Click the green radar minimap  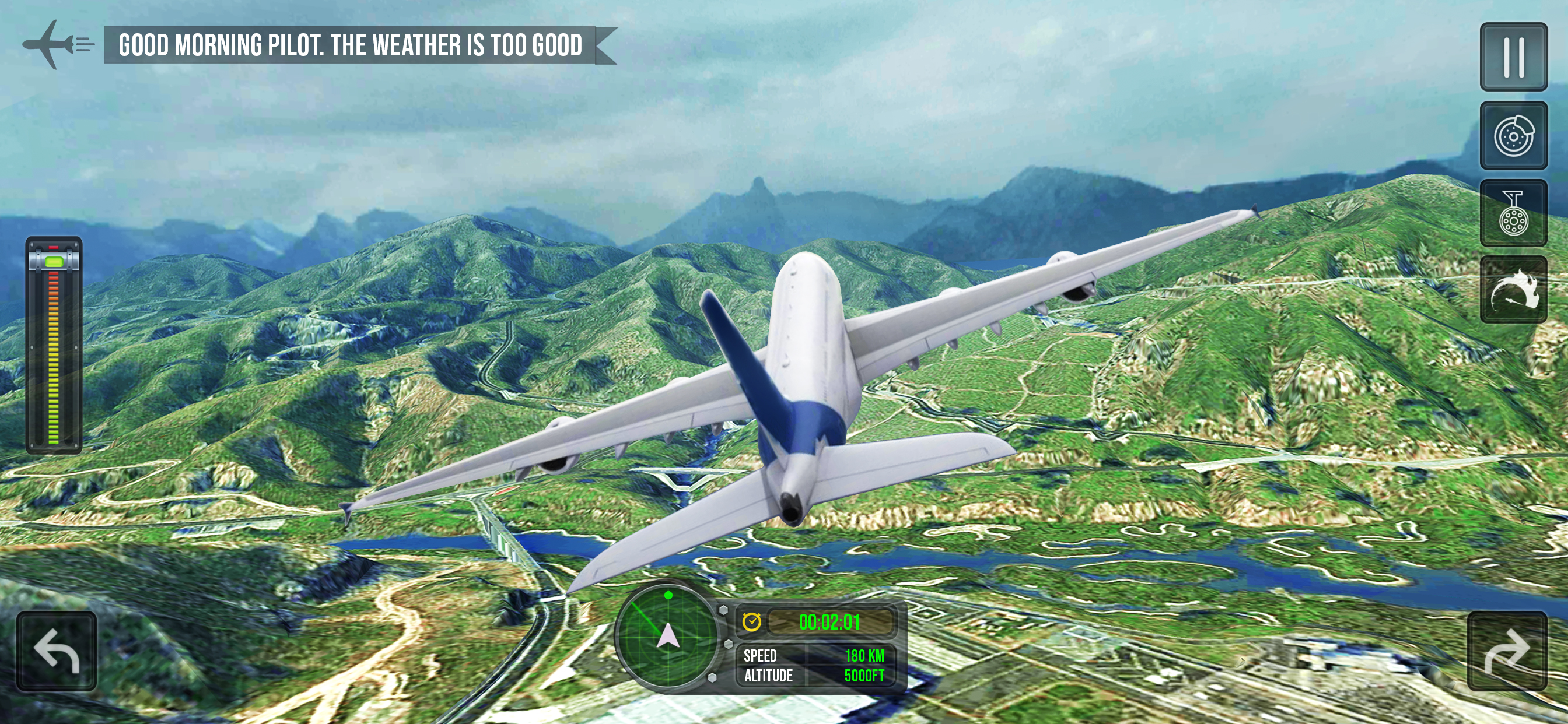668,636
